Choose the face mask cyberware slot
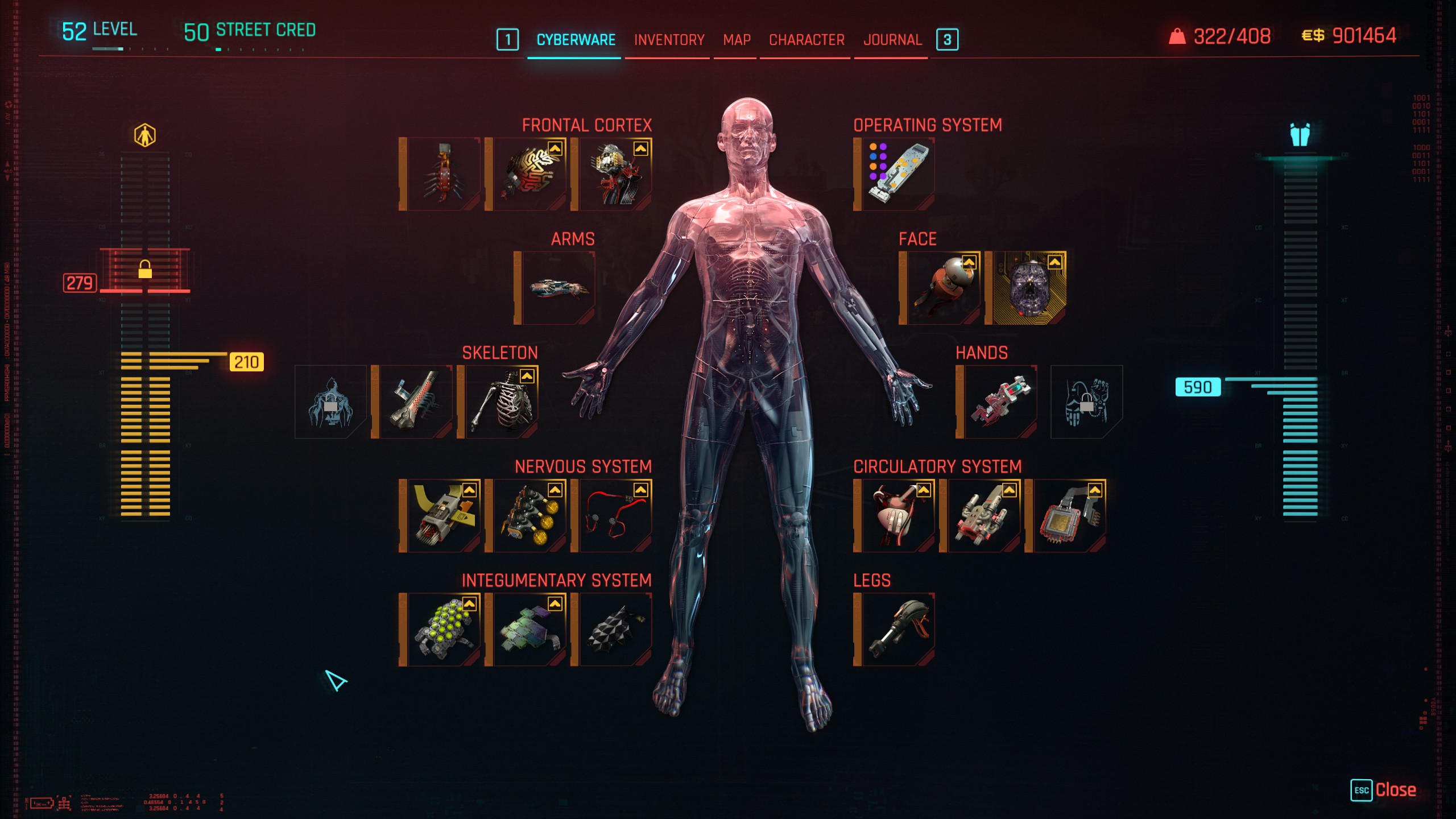This screenshot has width=1456, height=819. [x=1029, y=288]
